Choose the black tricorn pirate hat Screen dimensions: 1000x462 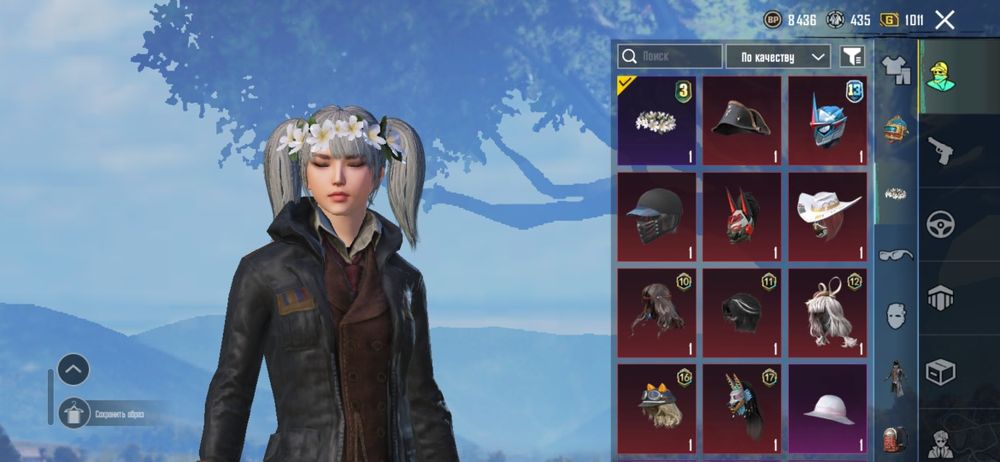coord(742,121)
